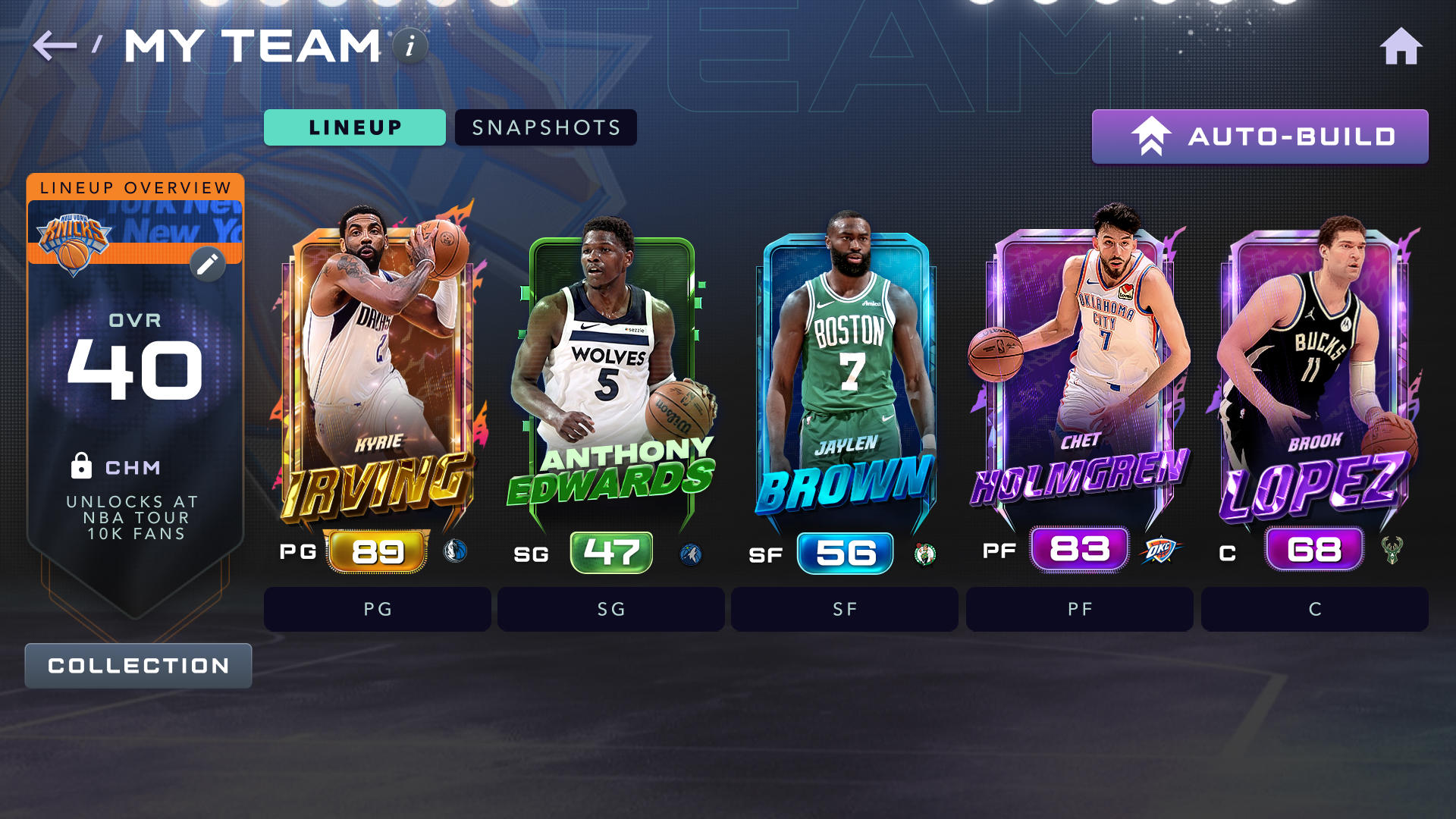The image size is (1456, 819).
Task: Click the Timberwolves logo beside Edwards' rating
Action: pyautogui.click(x=691, y=553)
